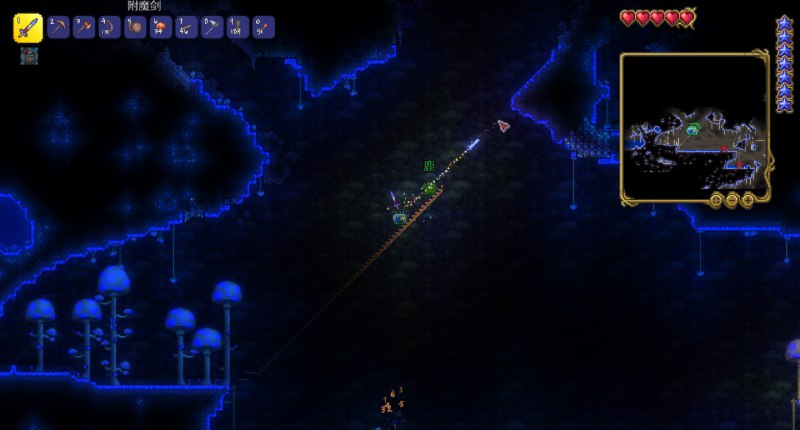800x430 pixels.
Task: Select the round brown item in slot 5
Action: click(x=135, y=28)
